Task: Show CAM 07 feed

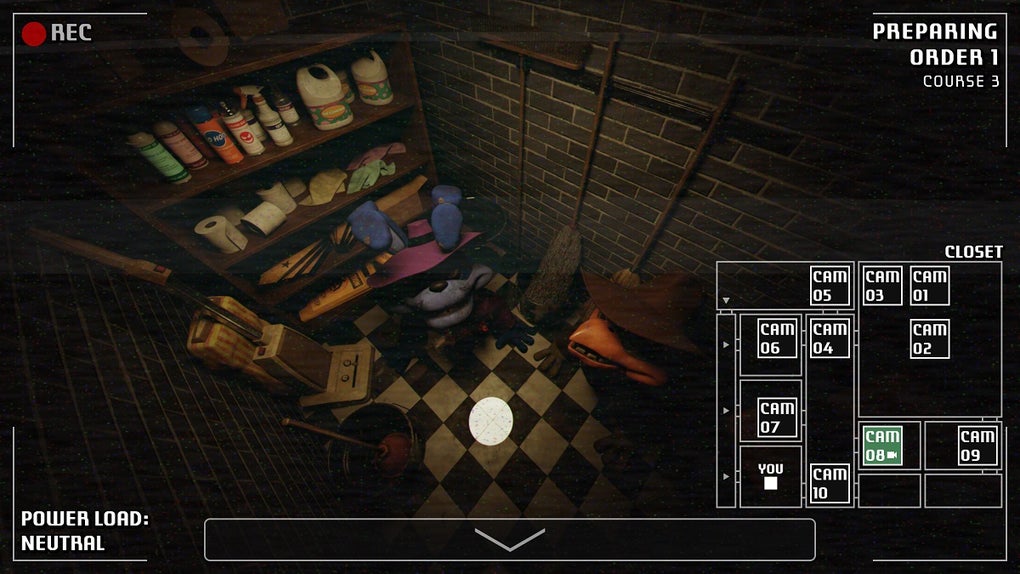Action: point(777,417)
